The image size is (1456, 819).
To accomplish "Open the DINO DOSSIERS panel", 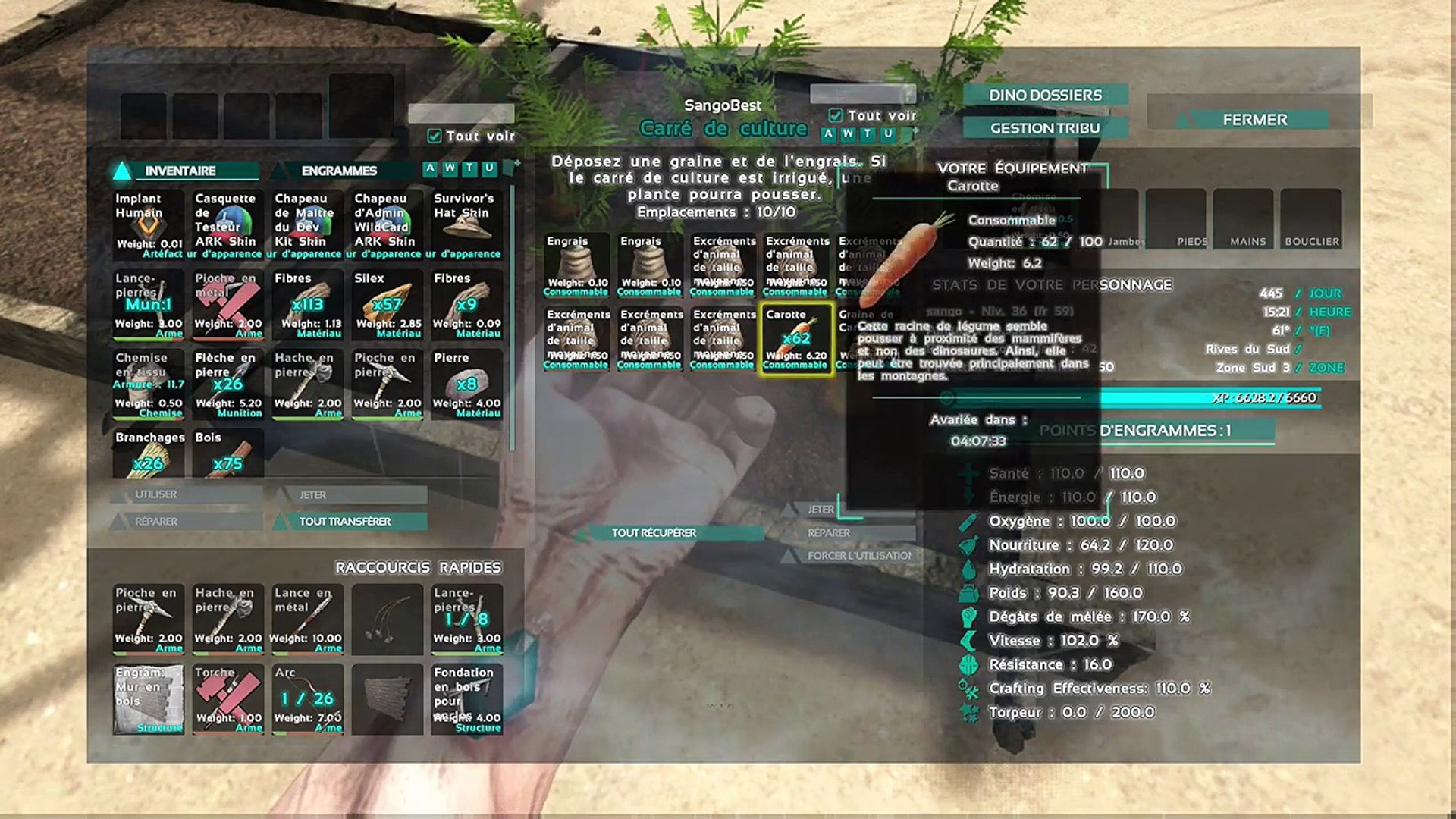I will point(1045,96).
